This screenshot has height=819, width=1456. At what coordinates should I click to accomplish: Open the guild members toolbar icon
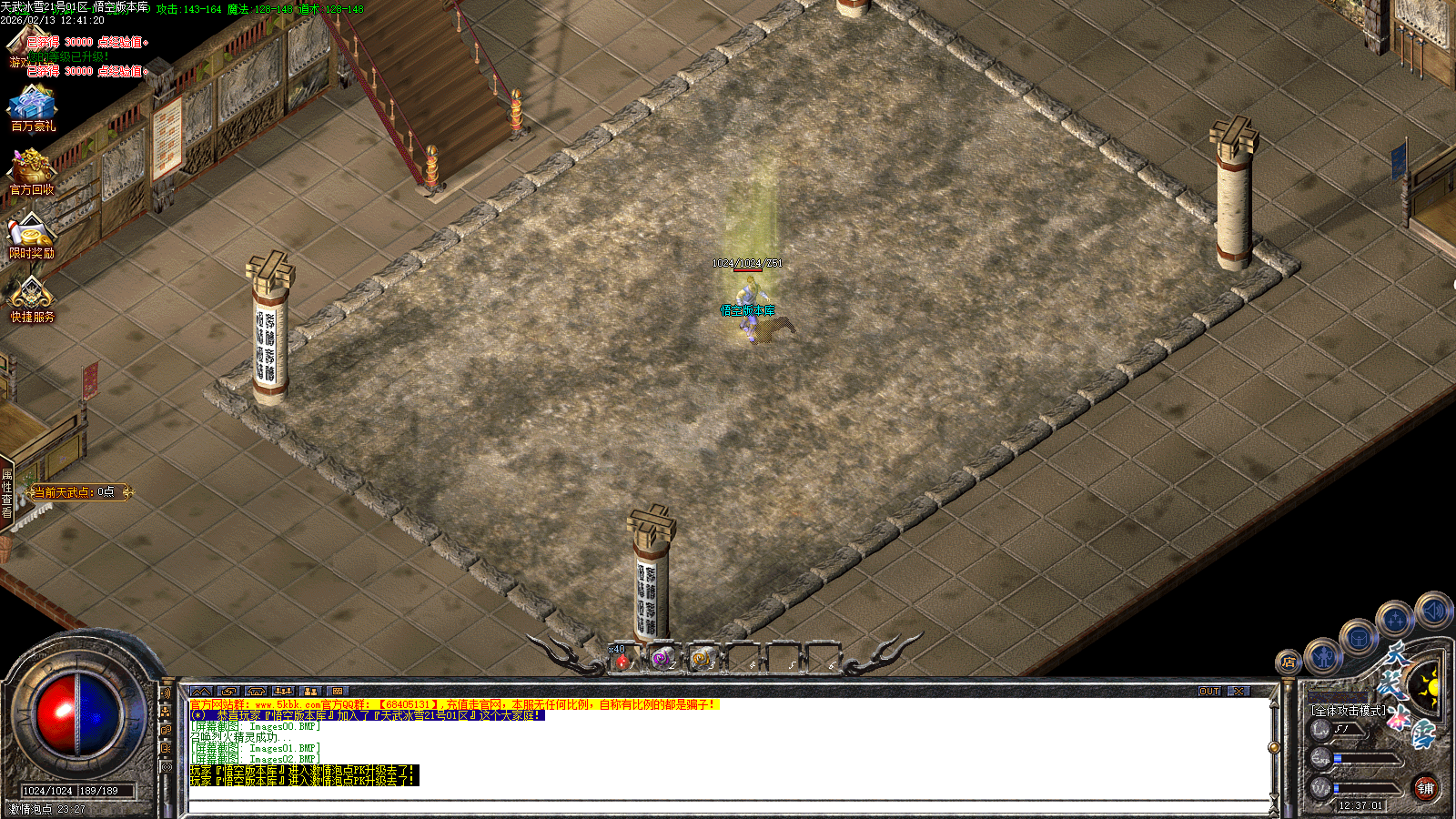tap(282, 690)
